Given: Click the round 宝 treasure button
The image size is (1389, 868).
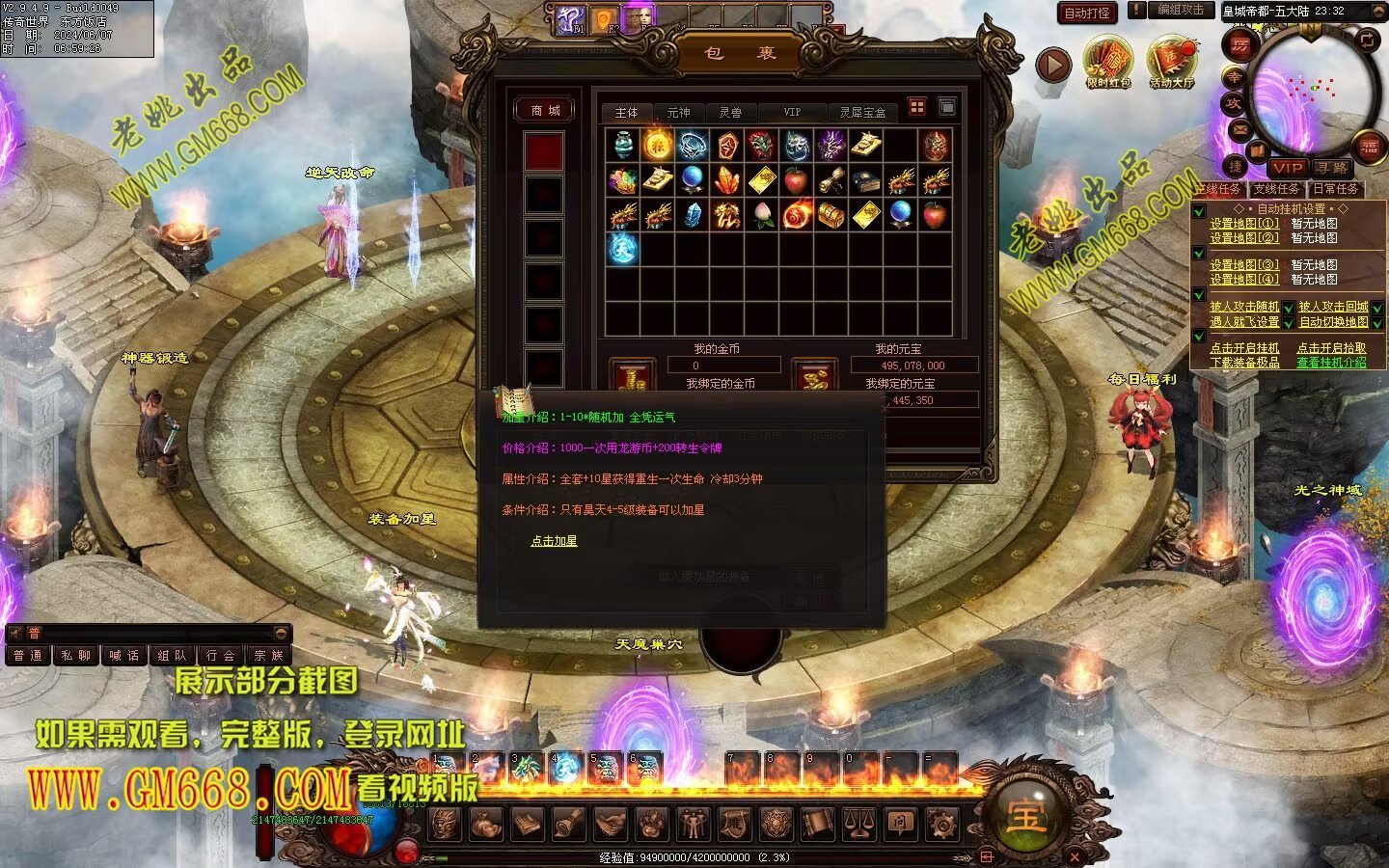Looking at the screenshot, I should (x=1024, y=815).
